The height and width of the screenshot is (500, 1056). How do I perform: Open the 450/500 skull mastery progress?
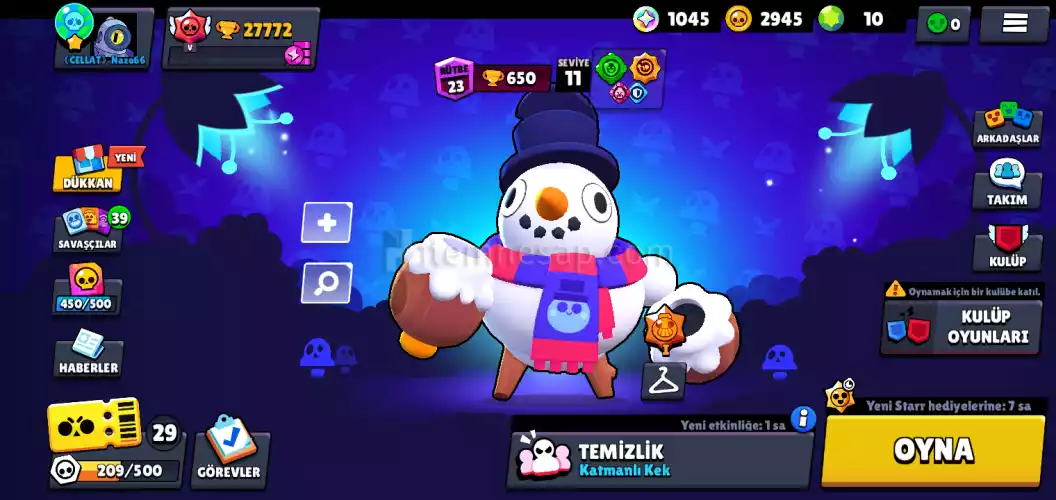pyautogui.click(x=88, y=289)
